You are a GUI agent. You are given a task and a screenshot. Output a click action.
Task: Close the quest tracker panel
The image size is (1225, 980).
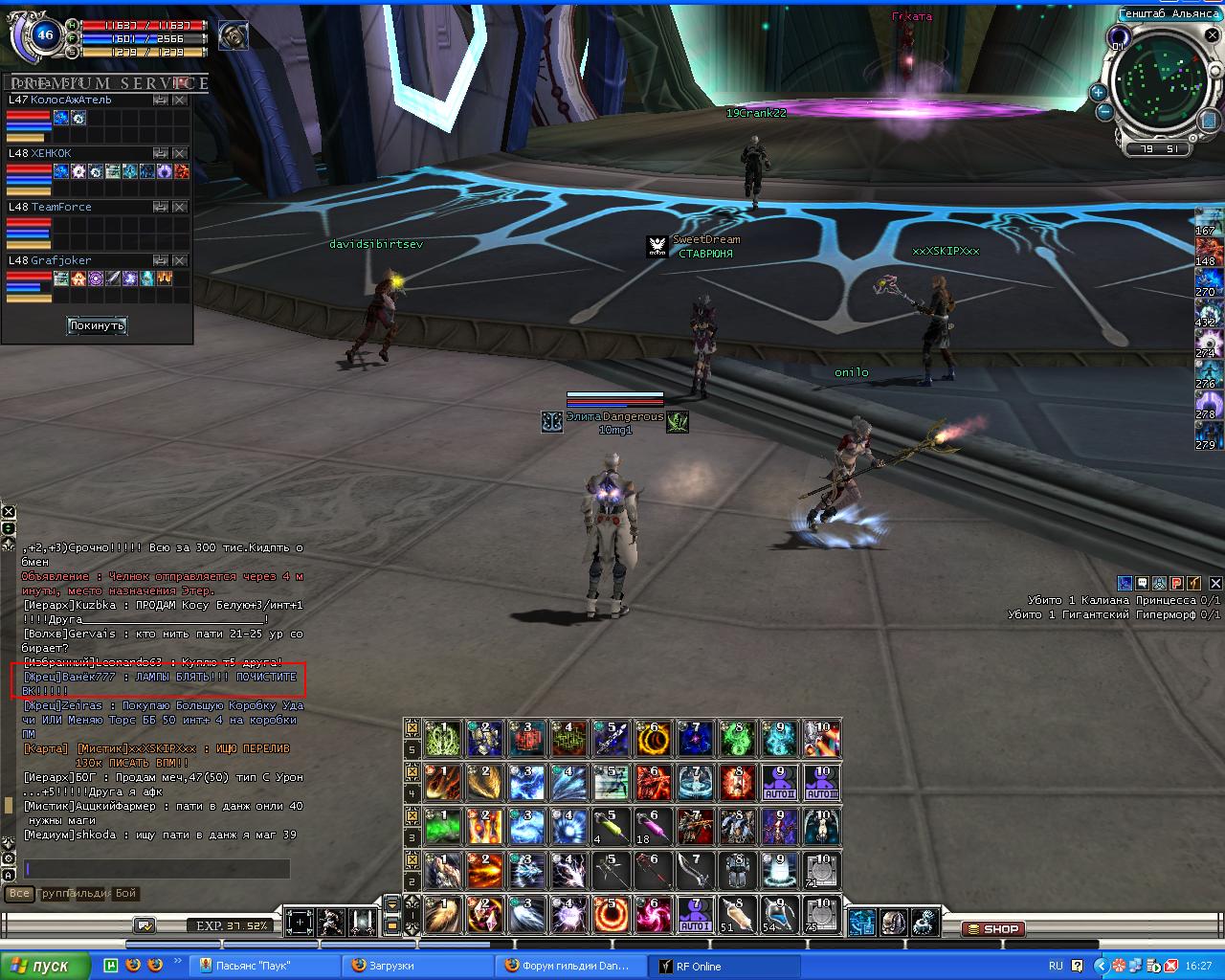(1215, 583)
